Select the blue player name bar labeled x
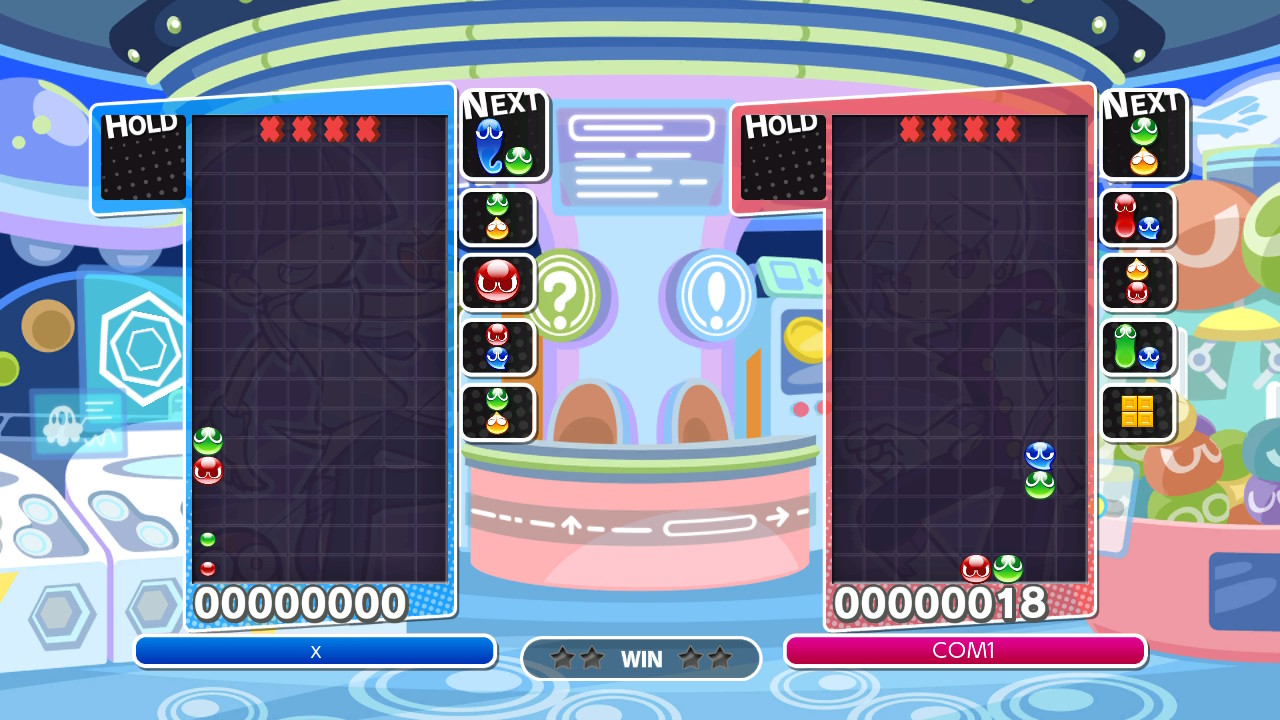This screenshot has height=720, width=1280. coord(315,651)
